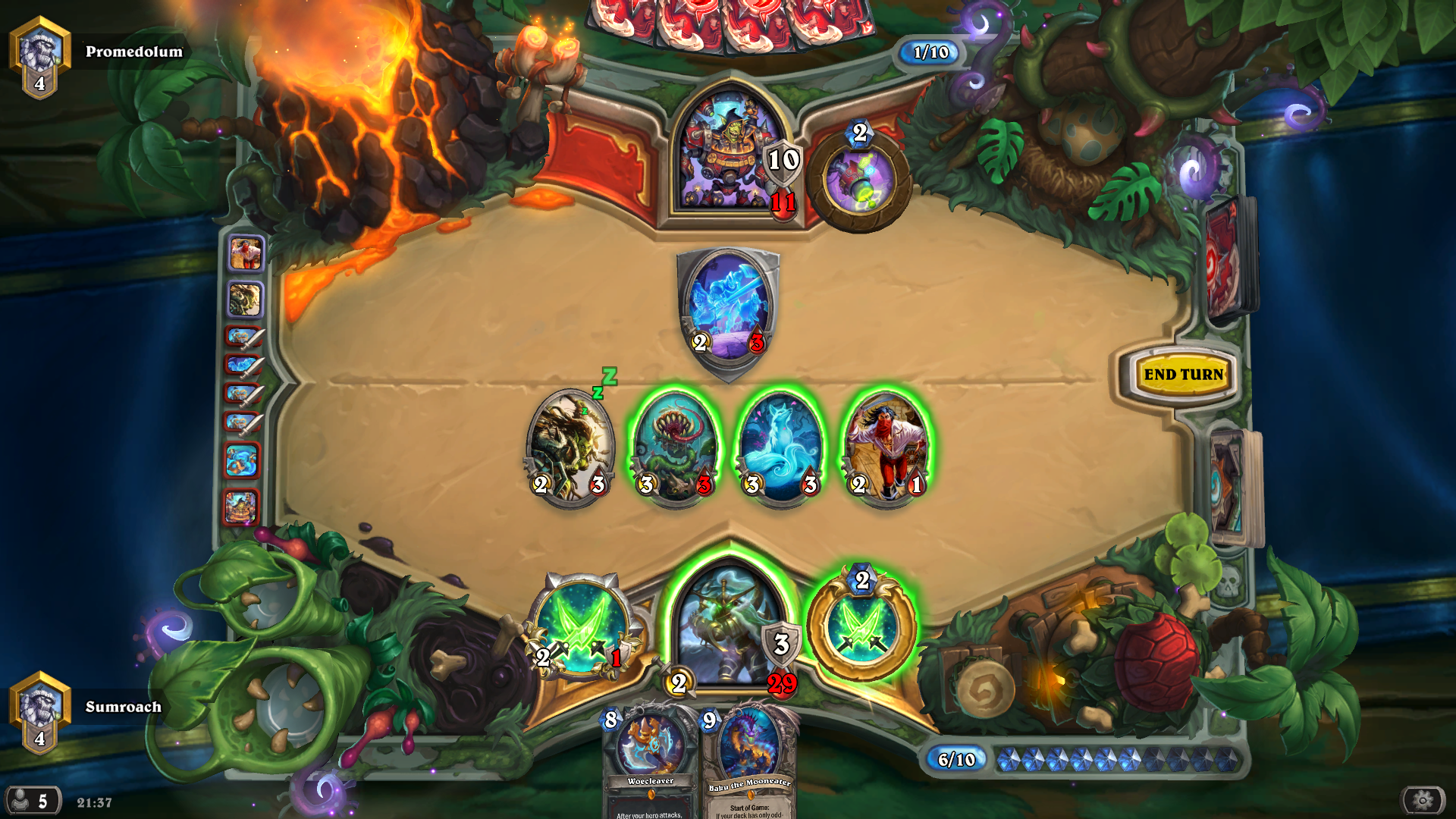Activate your glowing hero power
The image size is (1456, 819).
861,629
